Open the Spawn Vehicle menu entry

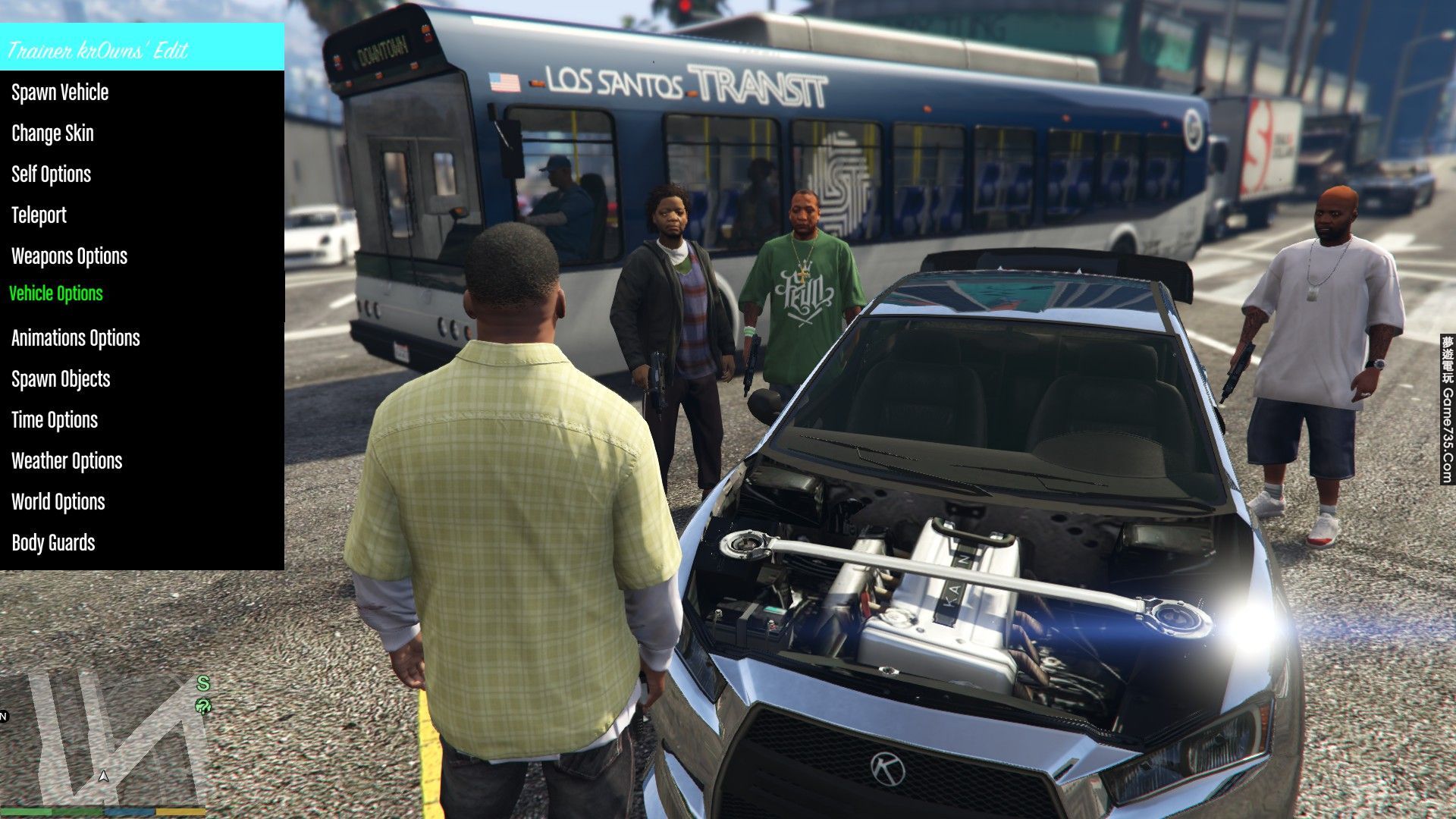pos(60,93)
